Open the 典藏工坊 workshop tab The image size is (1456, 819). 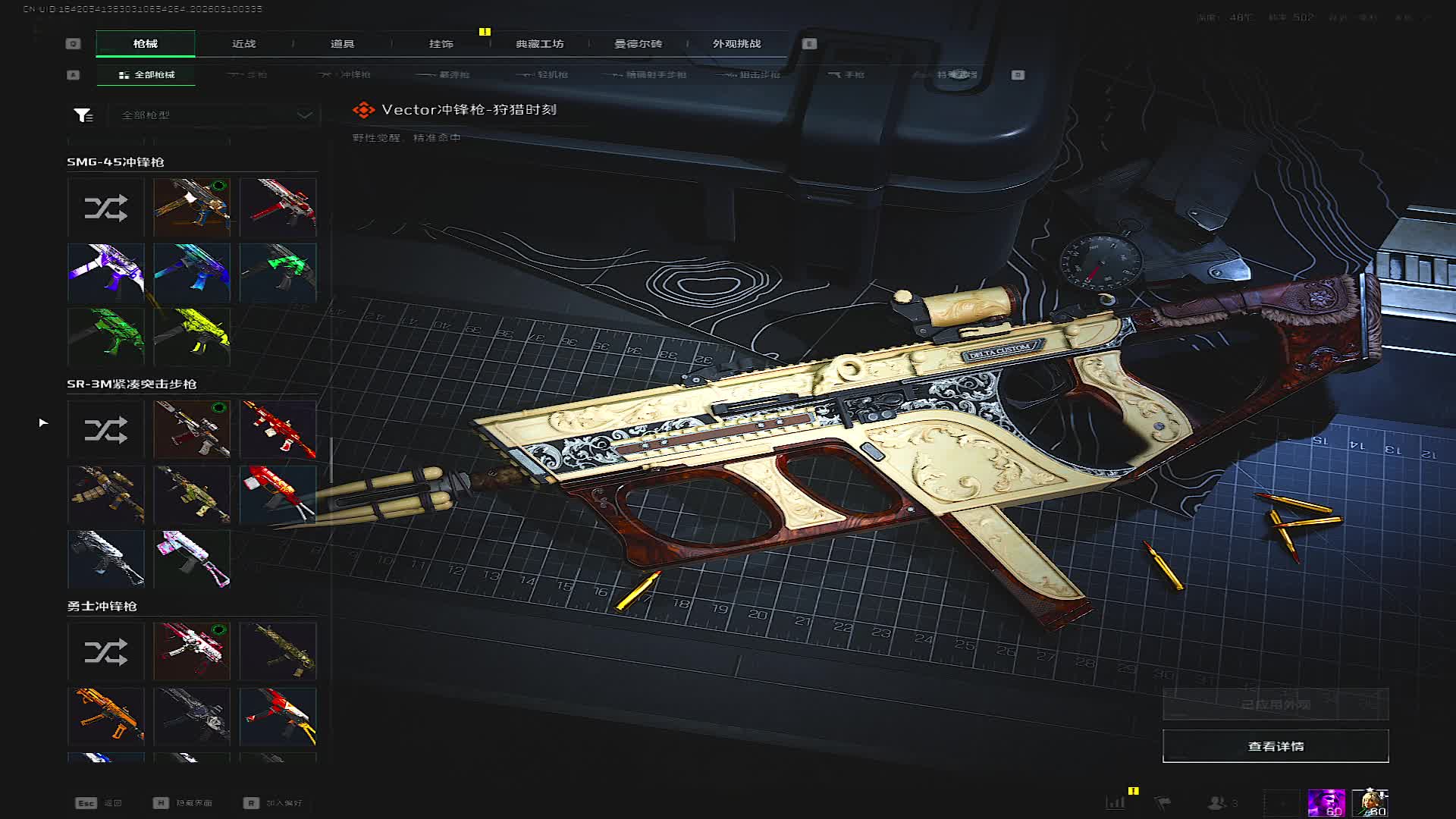click(x=539, y=44)
